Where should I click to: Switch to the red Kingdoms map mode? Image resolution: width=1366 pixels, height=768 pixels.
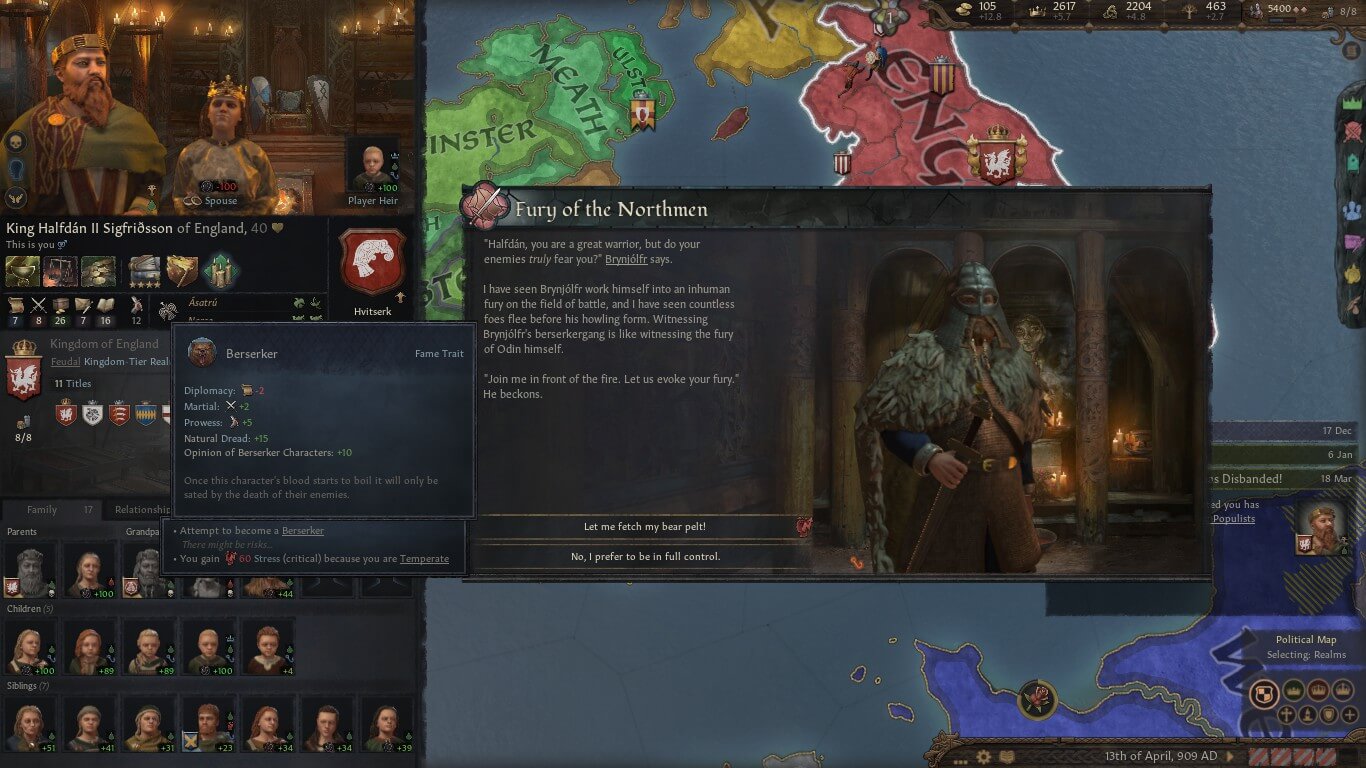click(1319, 690)
